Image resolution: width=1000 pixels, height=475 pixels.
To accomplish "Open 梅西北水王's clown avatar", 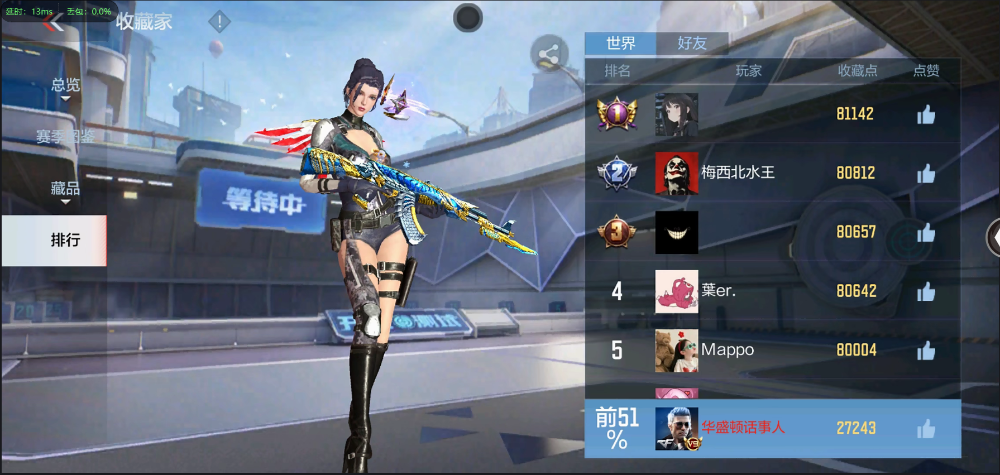I will 676,173.
